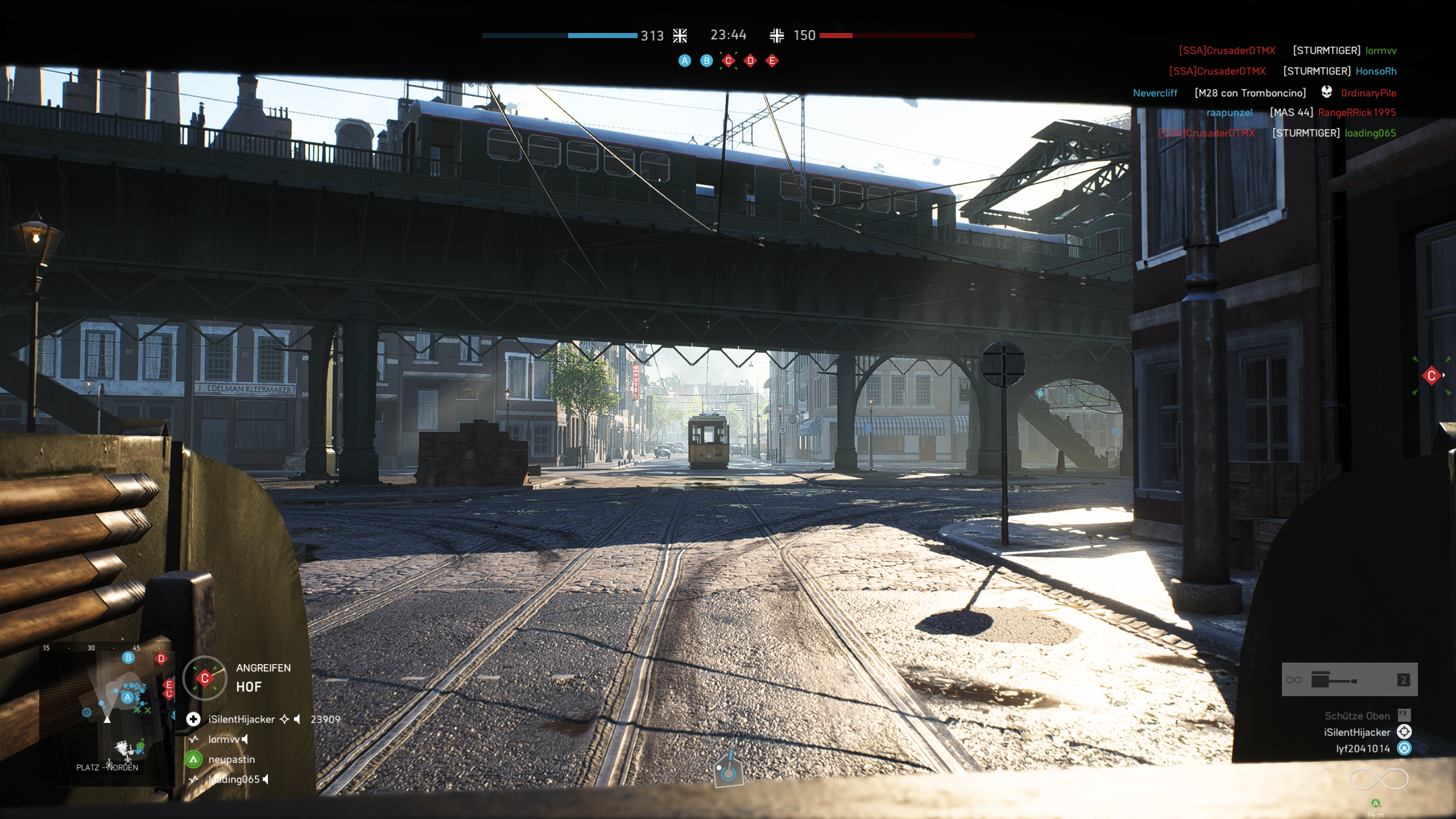Click the German cross faction icon
Viewport: 1456px width, 819px height.
[779, 35]
